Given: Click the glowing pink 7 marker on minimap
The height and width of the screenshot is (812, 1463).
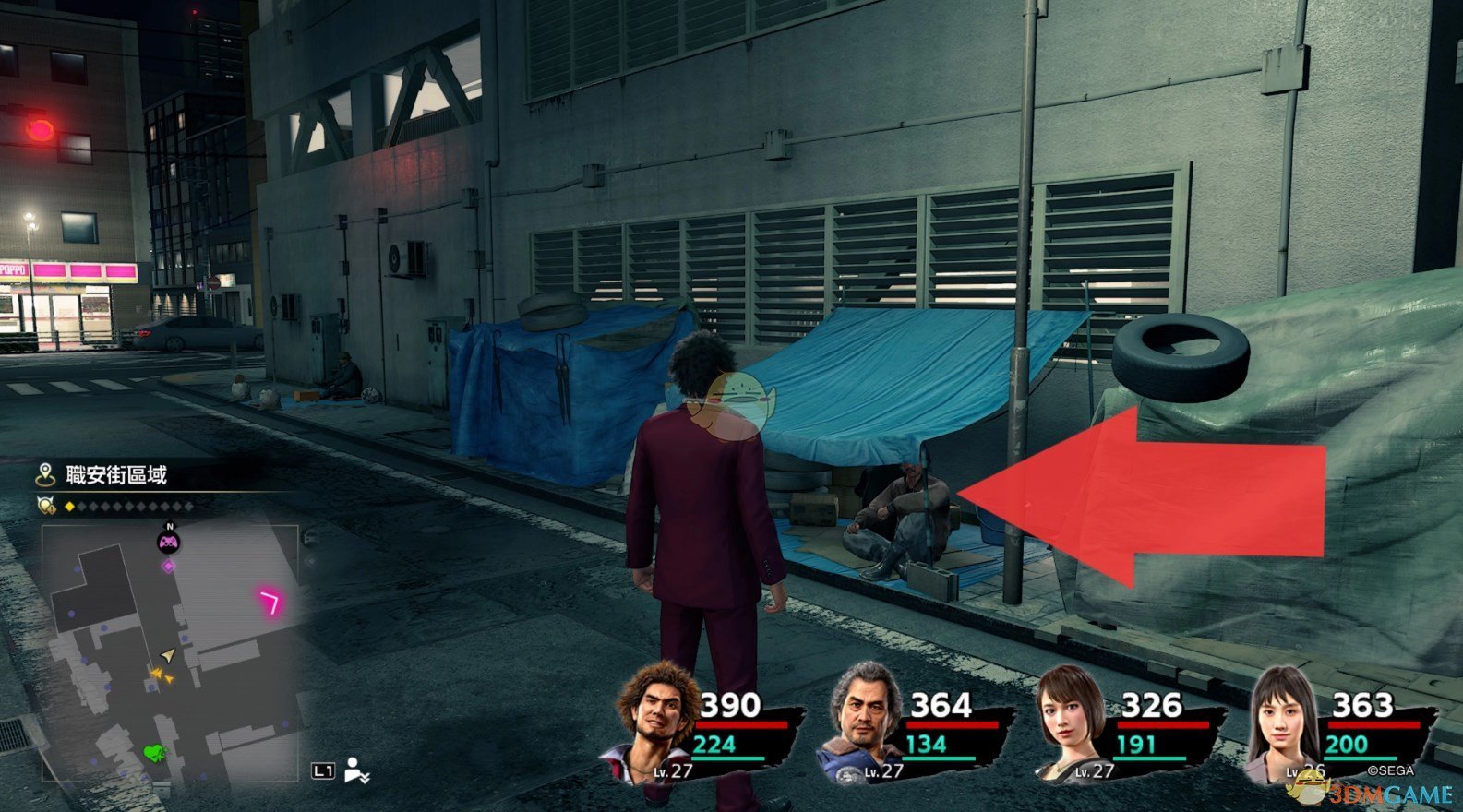Looking at the screenshot, I should click(x=271, y=603).
